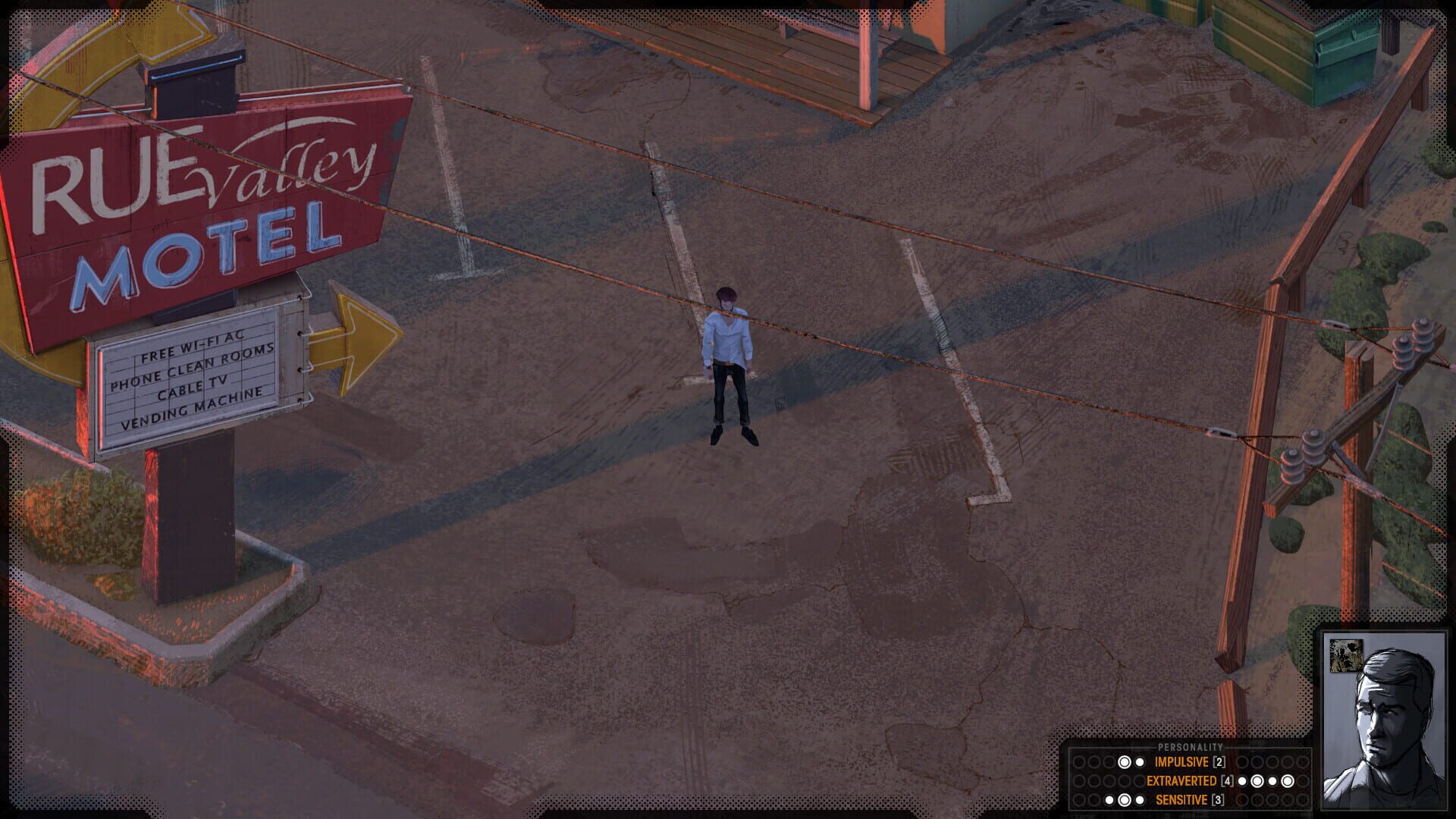Click the fourth filled dot on the EXTRAVERTED row
The image size is (1456, 819).
point(1288,780)
